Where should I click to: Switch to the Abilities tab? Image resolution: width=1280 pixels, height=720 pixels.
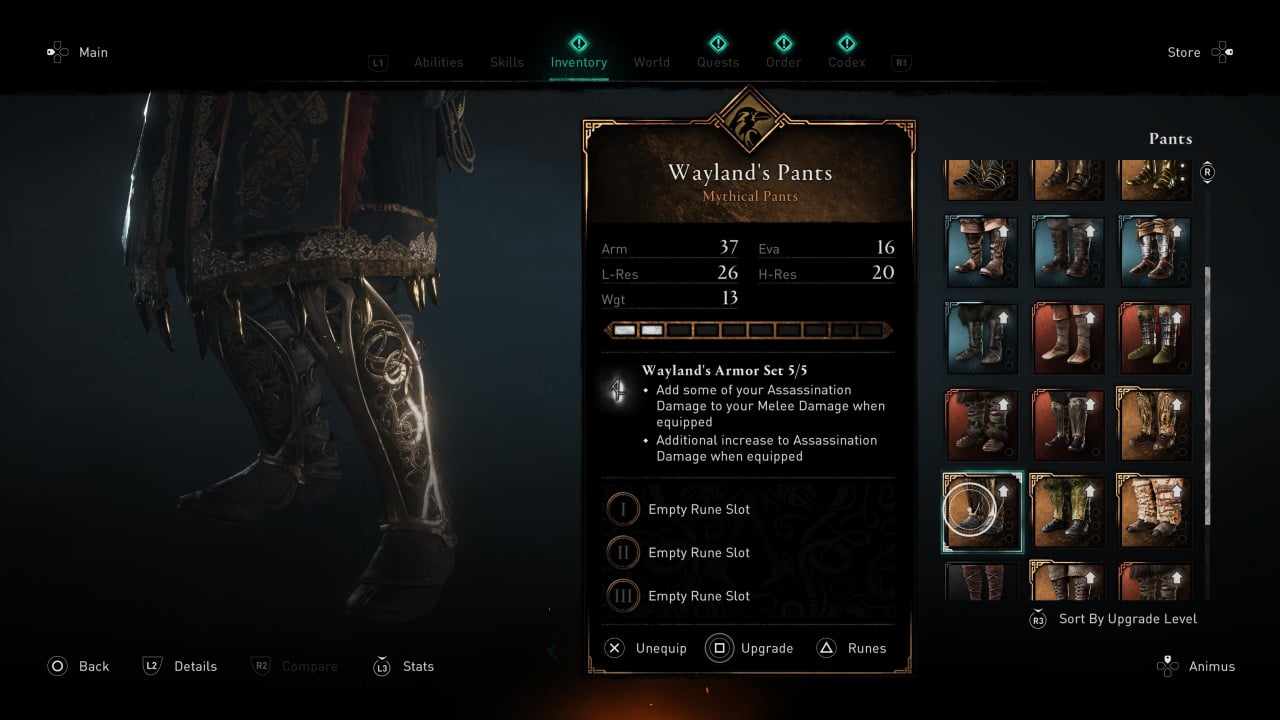[438, 62]
